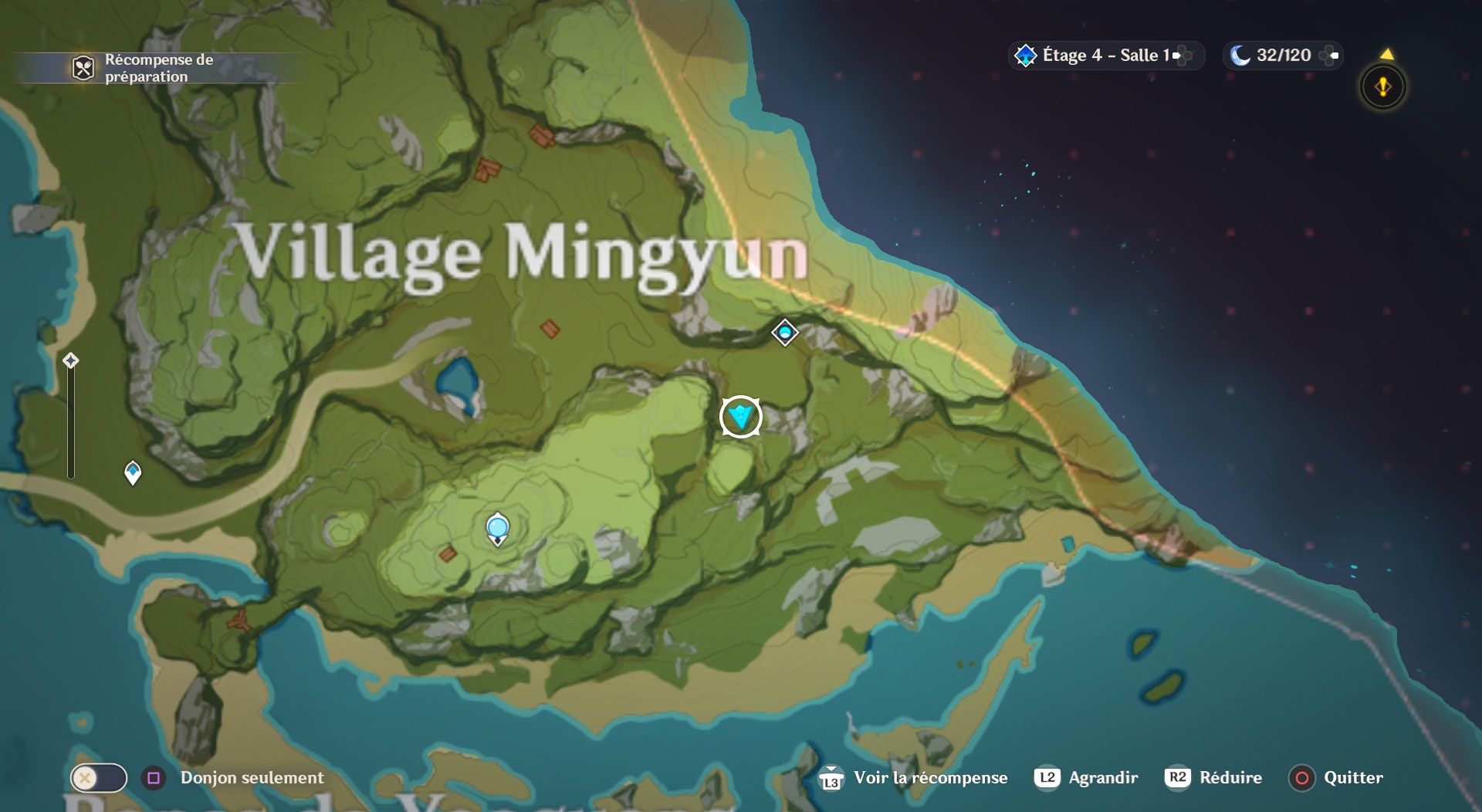Open the Récompense de préparation panel
Image resolution: width=1482 pixels, height=812 pixels.
[147, 68]
